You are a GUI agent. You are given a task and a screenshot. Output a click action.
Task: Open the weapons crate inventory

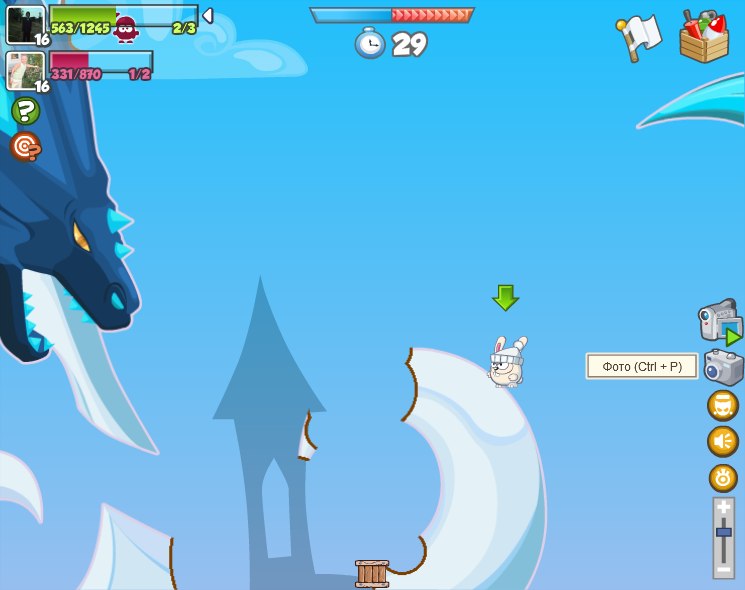coord(704,37)
